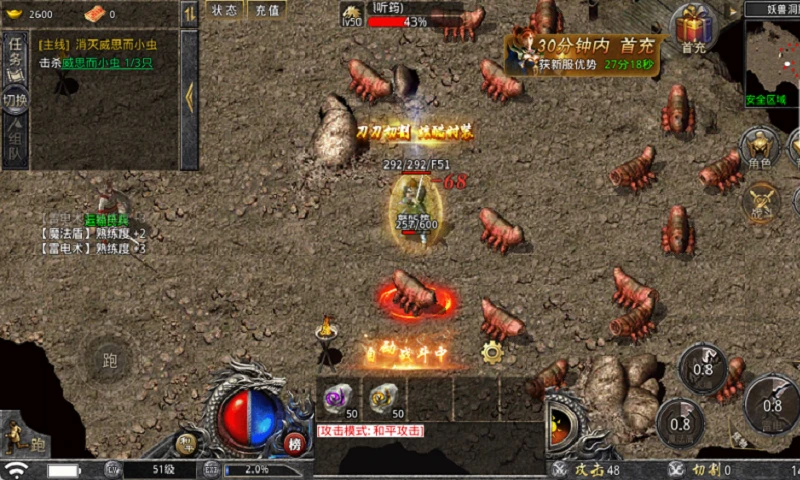Screen dimensions: 800x480
Task: Toggle the round 跑 run button
Action: pos(110,360)
